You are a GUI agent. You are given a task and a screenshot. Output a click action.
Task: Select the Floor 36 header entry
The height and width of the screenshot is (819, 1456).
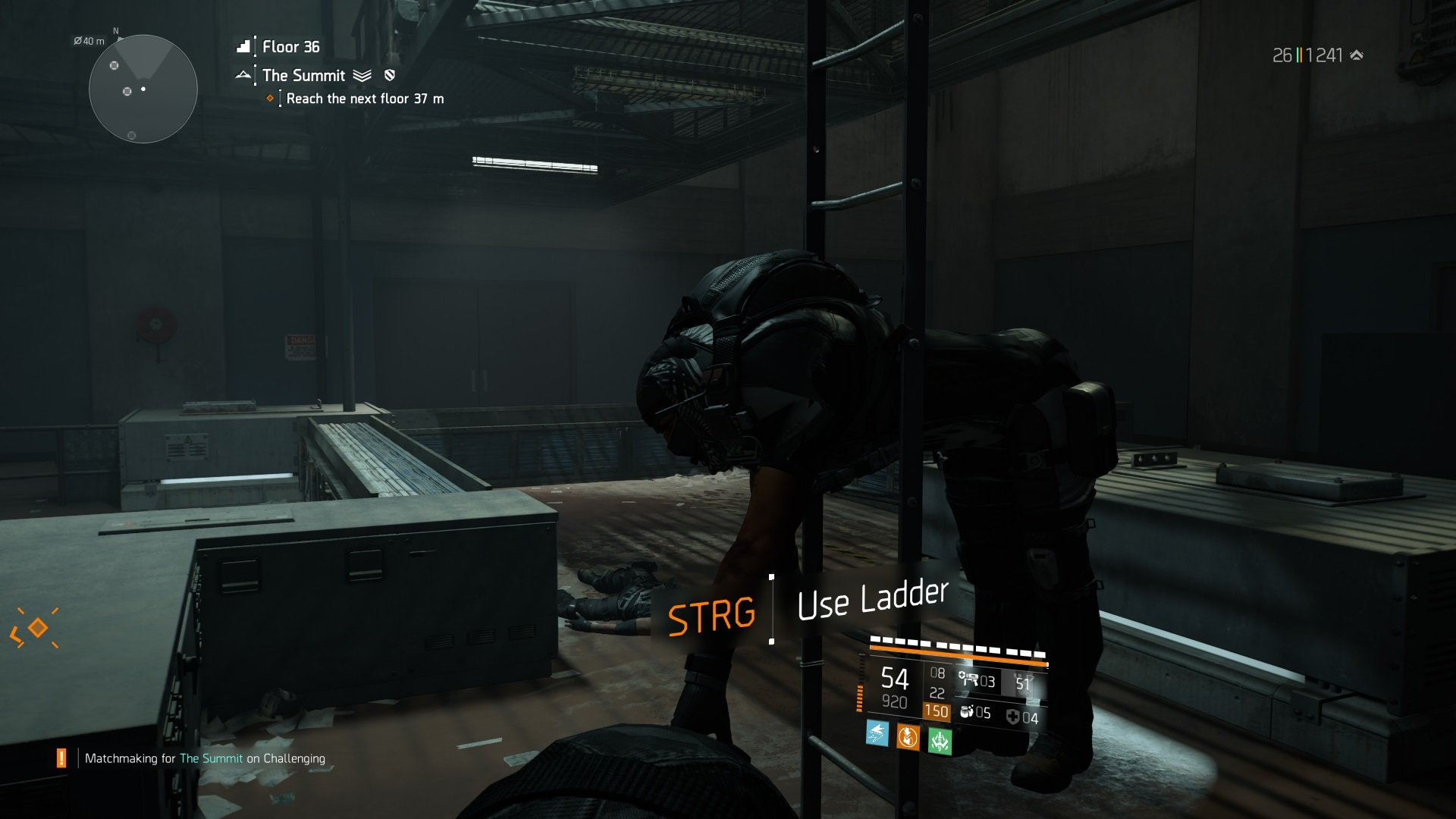(x=290, y=47)
